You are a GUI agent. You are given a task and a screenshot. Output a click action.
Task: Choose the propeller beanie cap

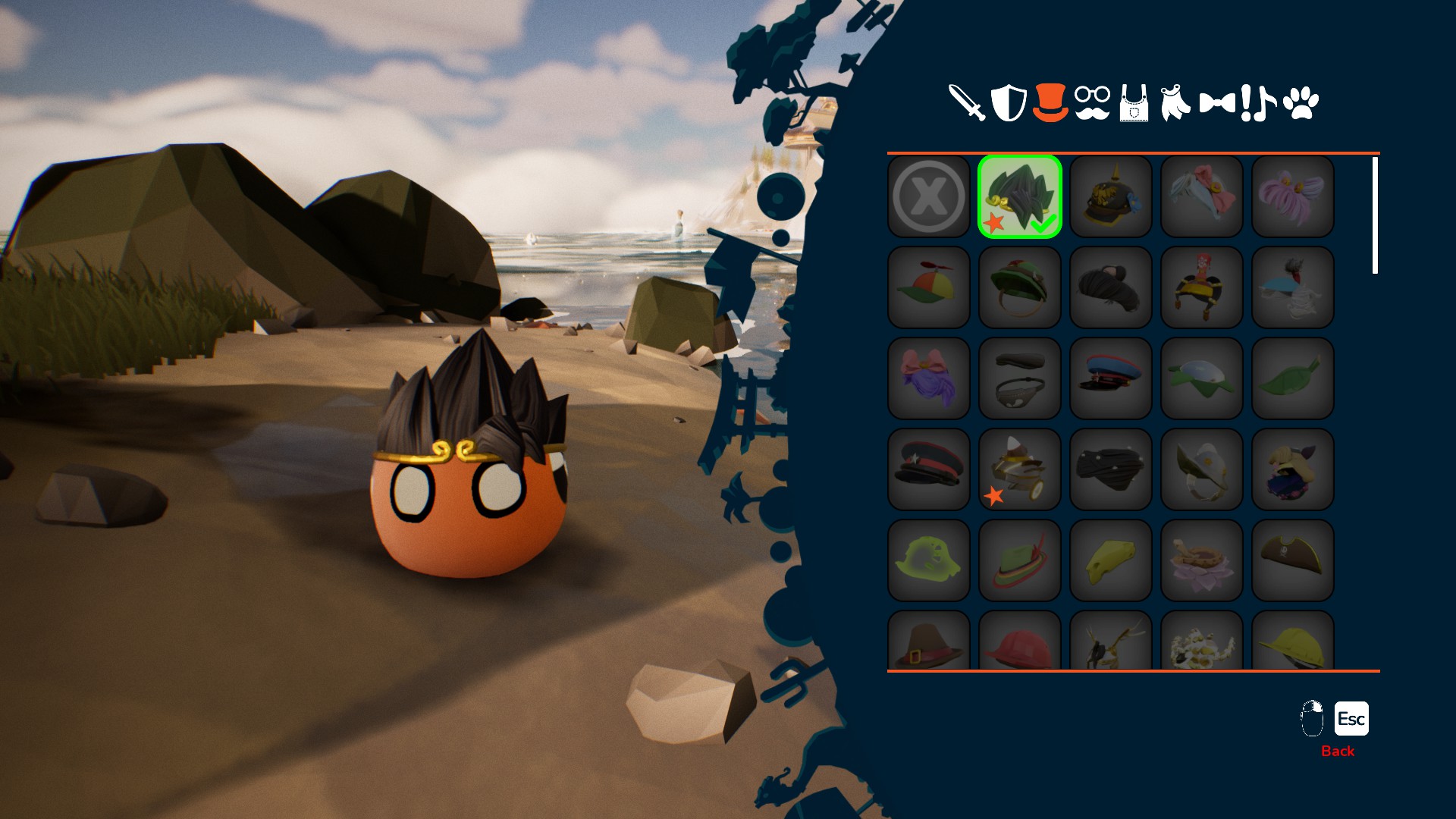[x=928, y=287]
